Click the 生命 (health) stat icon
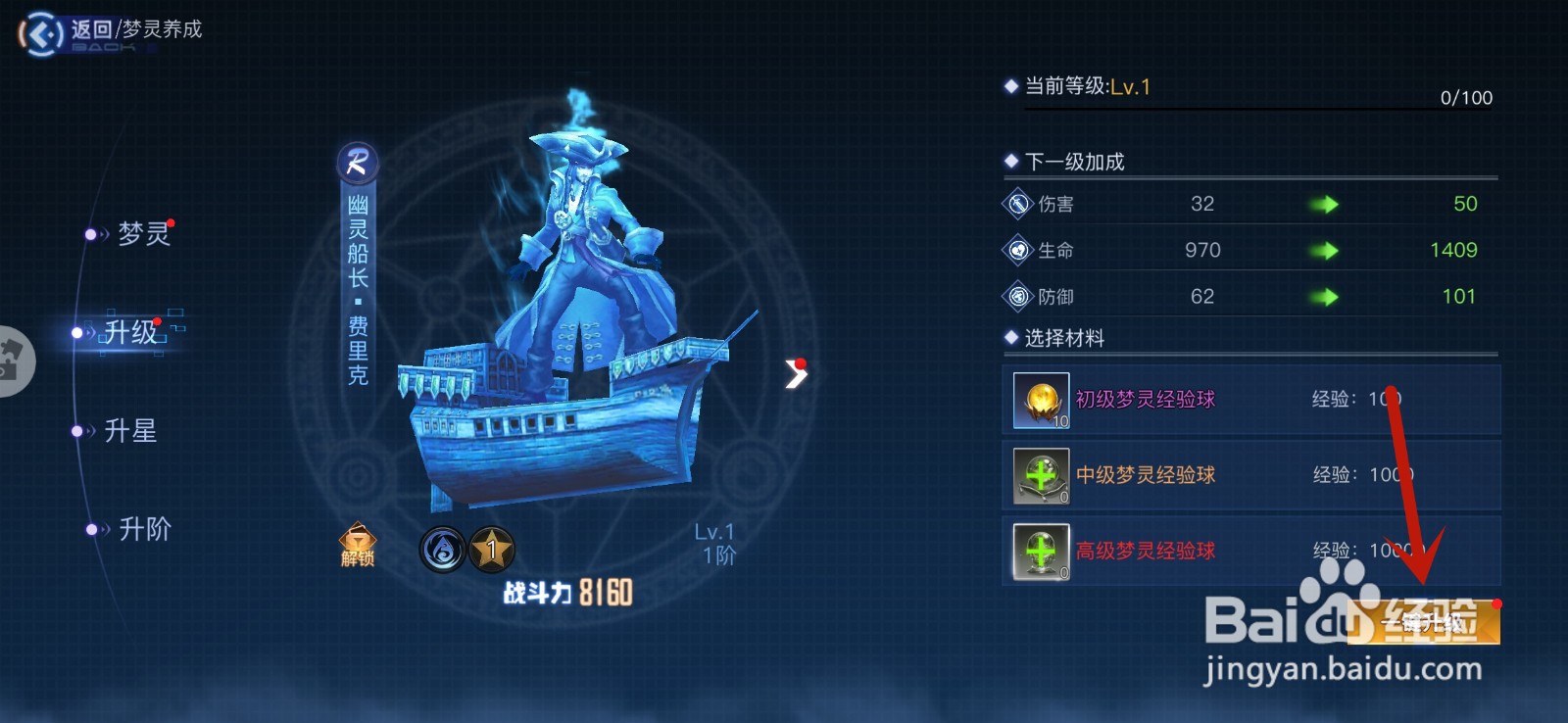Viewport: 1568px width, 723px height. coord(1016,250)
